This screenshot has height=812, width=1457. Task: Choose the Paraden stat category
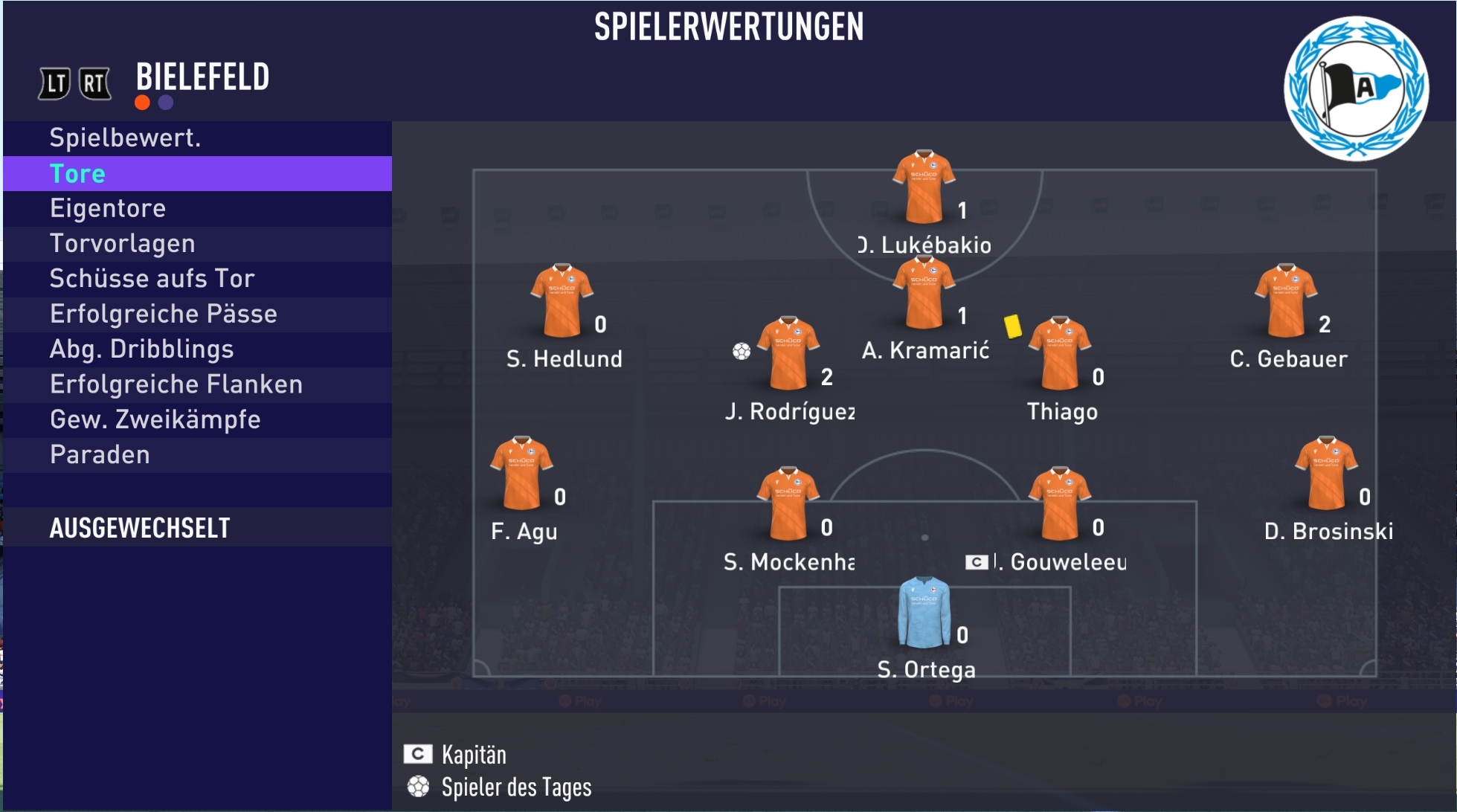click(197, 455)
